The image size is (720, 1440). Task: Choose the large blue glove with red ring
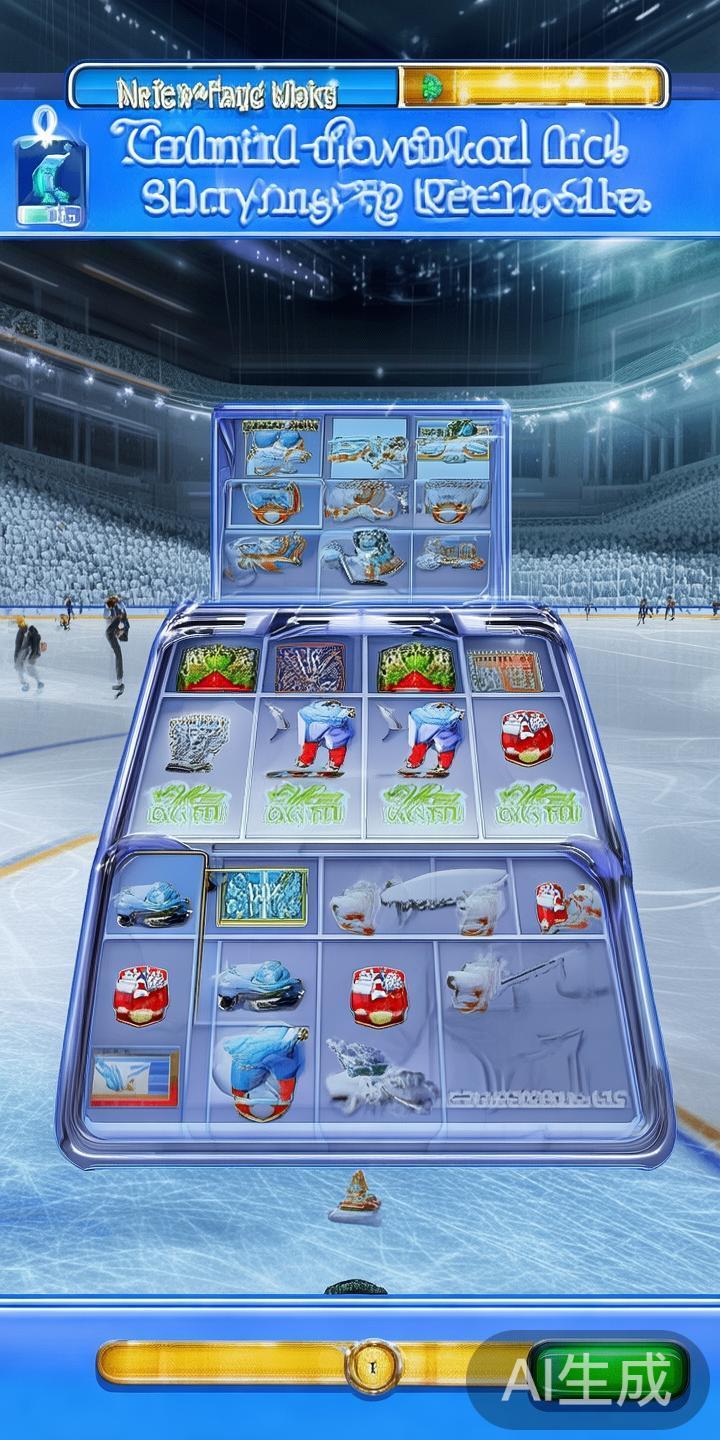(x=266, y=1070)
